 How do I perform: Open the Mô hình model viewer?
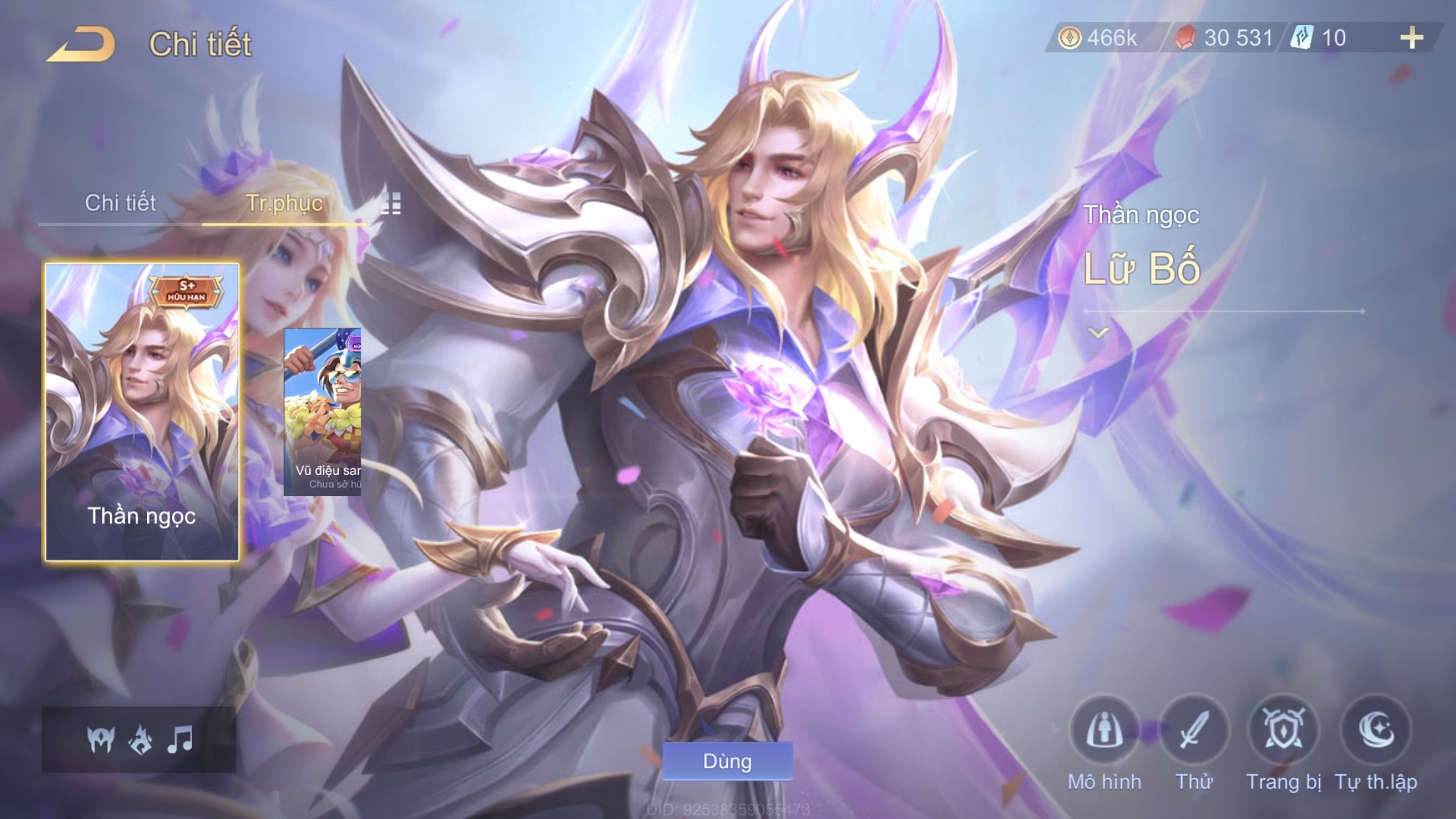click(x=1104, y=731)
